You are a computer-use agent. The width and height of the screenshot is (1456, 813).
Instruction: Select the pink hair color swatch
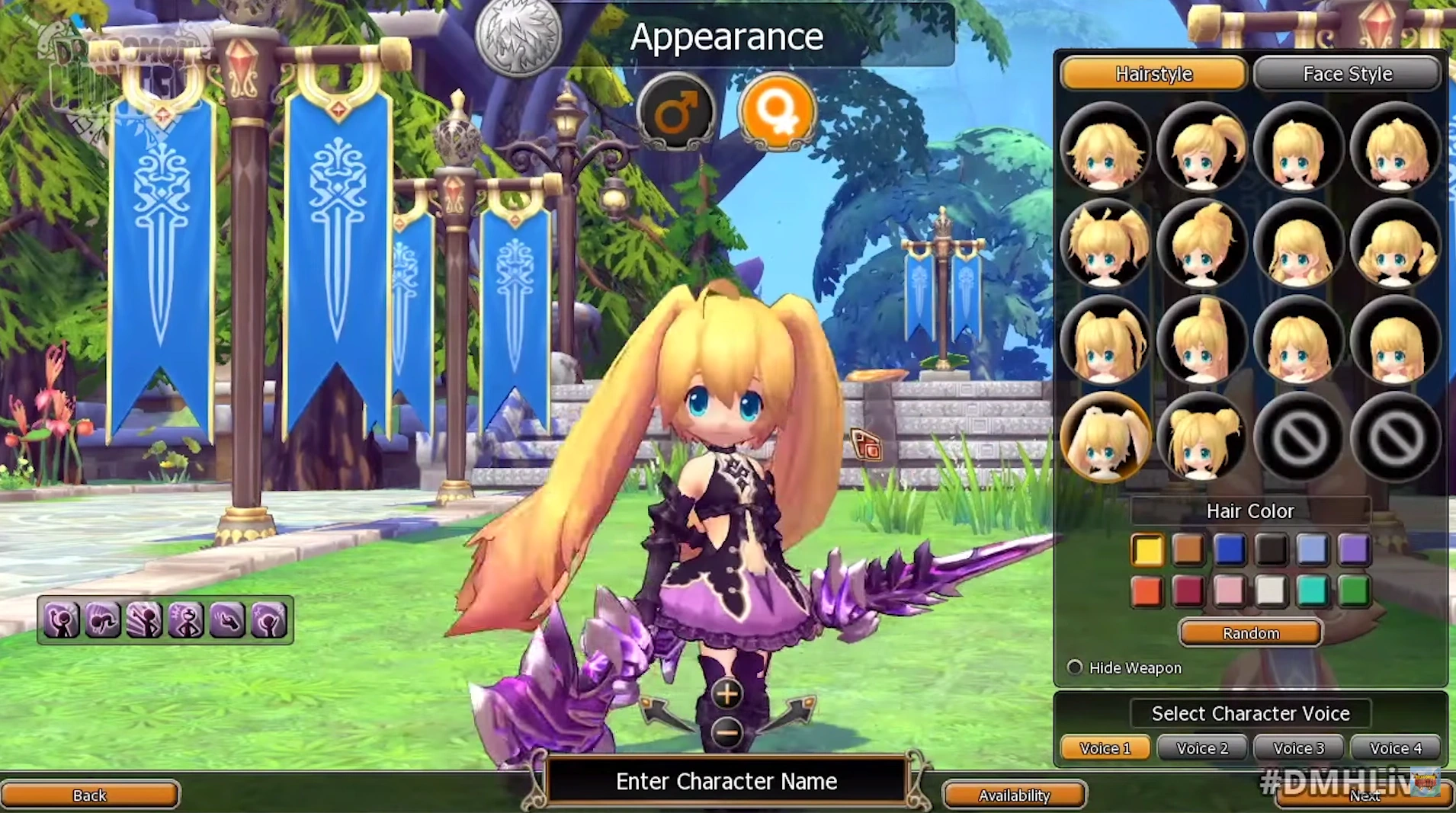[x=1230, y=591]
